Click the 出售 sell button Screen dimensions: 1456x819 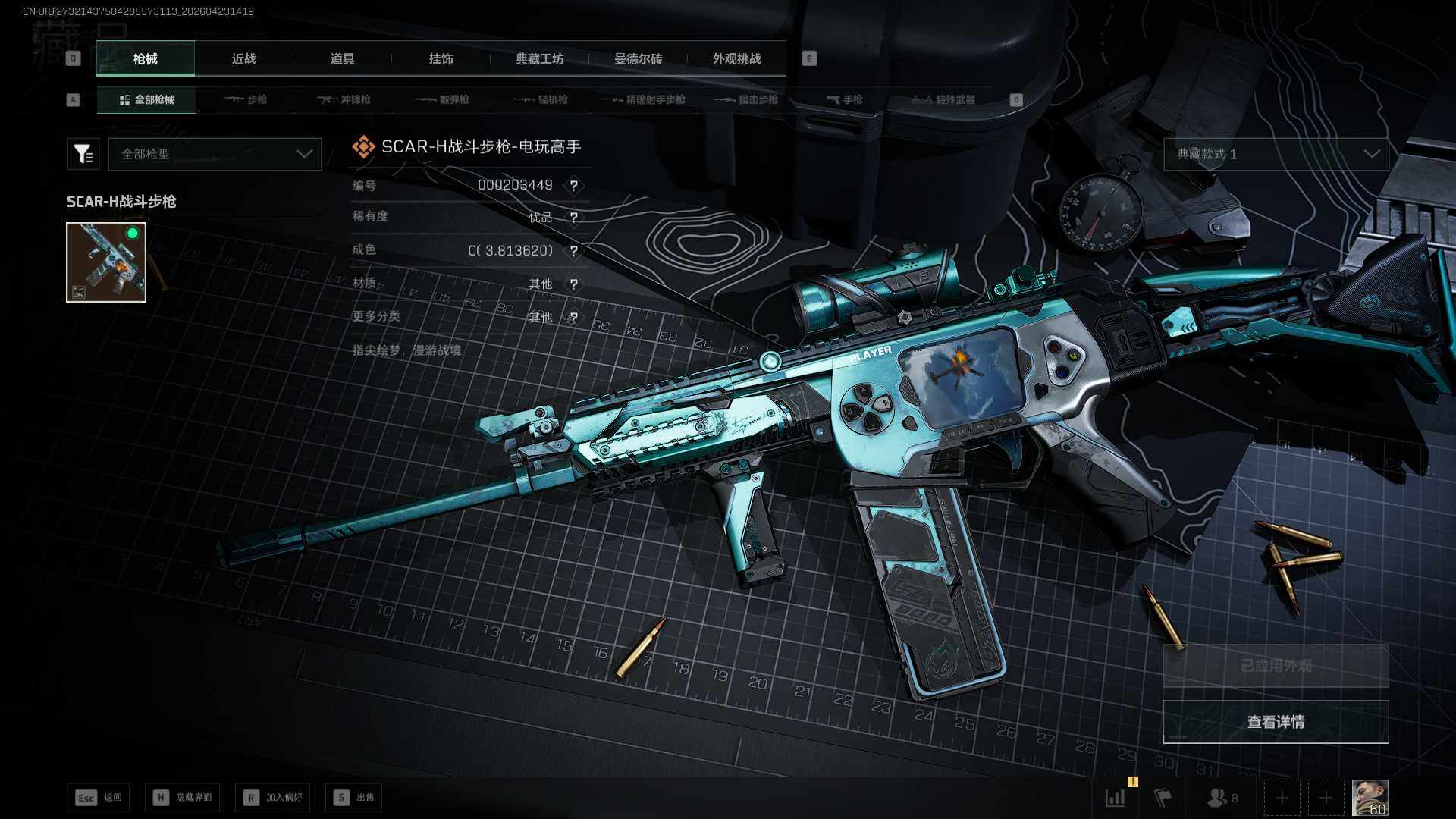click(x=354, y=797)
